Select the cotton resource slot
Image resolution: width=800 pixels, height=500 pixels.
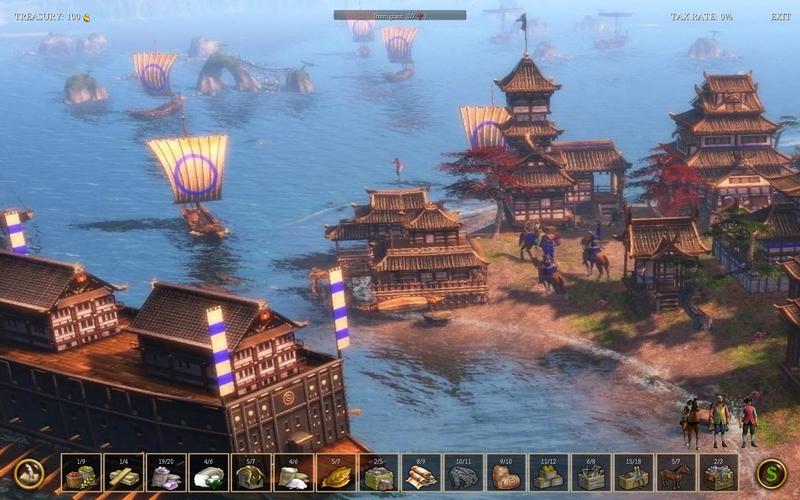pos(208,473)
